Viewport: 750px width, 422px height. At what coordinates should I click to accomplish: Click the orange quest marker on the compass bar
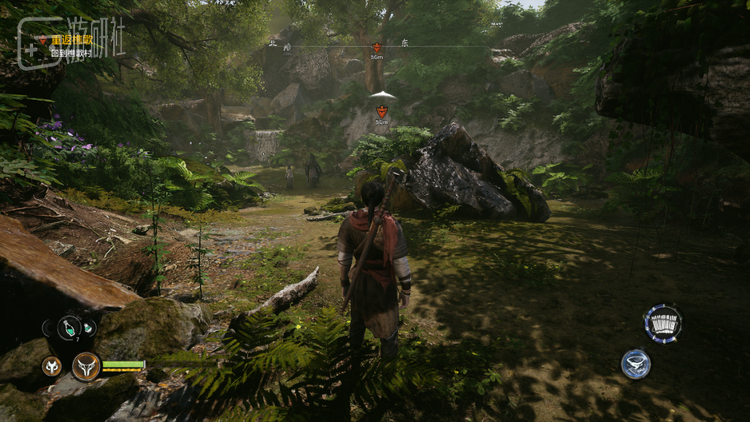pyautogui.click(x=377, y=48)
